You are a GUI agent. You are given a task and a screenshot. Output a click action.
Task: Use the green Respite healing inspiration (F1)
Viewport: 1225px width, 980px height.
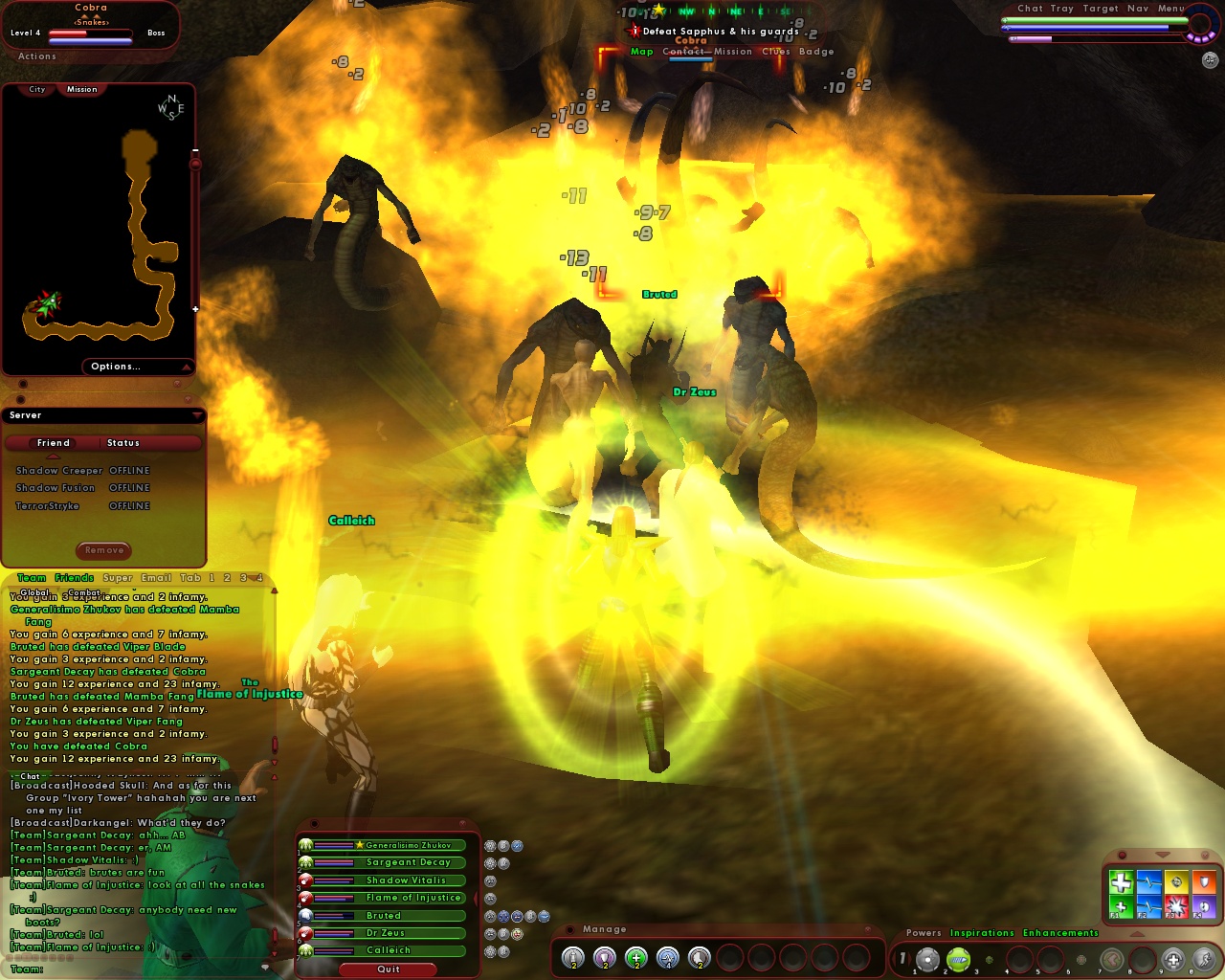1121,906
